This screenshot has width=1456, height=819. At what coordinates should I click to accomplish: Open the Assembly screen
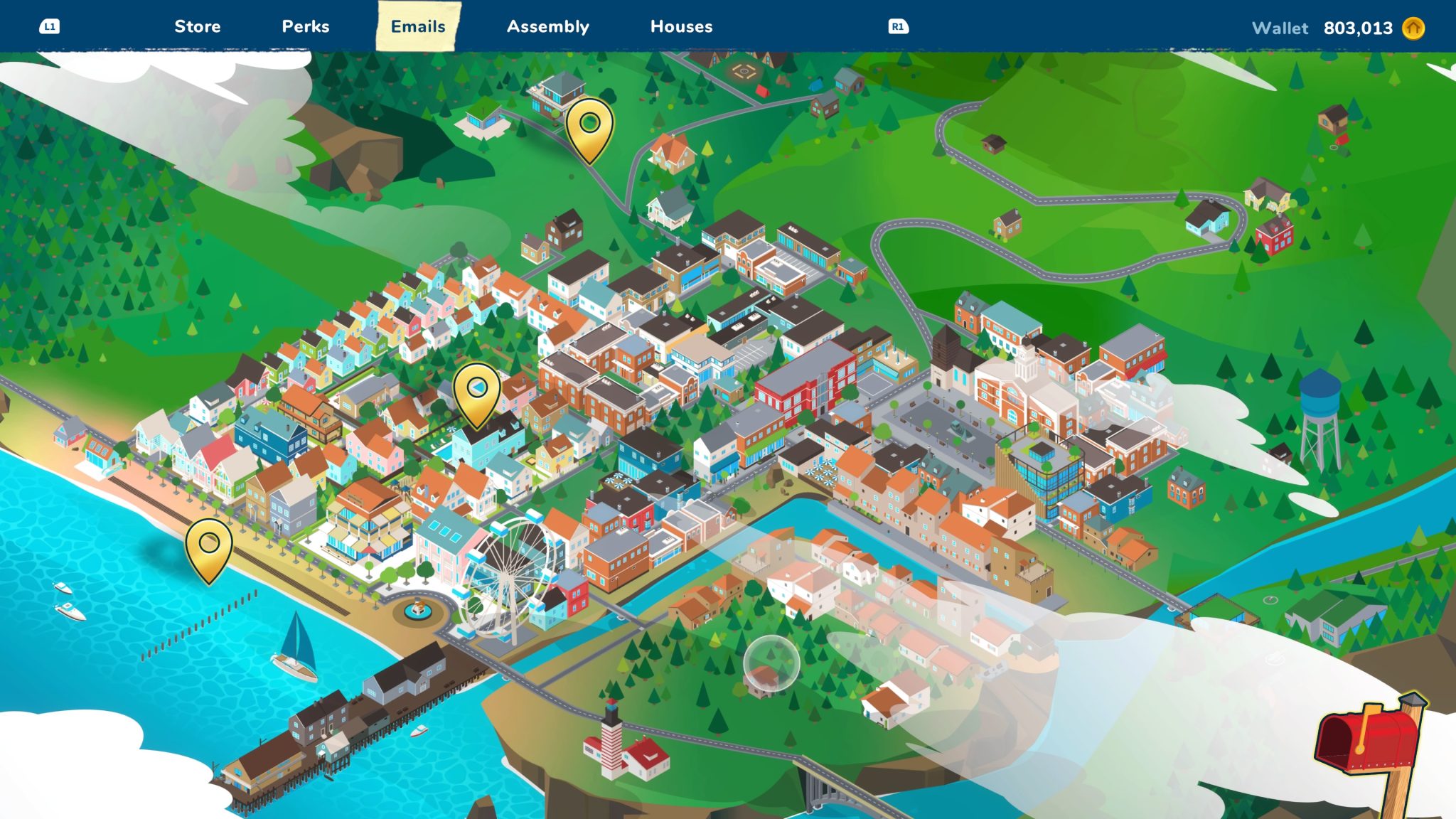(547, 27)
